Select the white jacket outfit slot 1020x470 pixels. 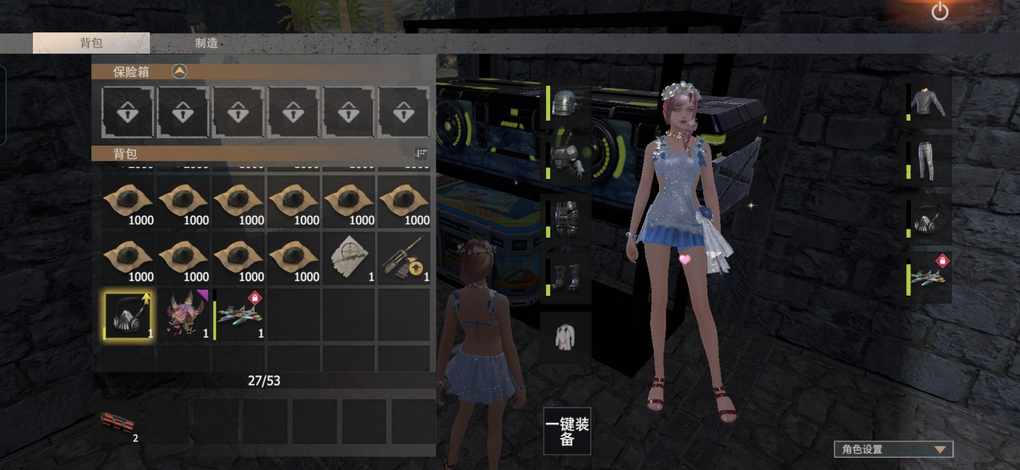click(568, 334)
